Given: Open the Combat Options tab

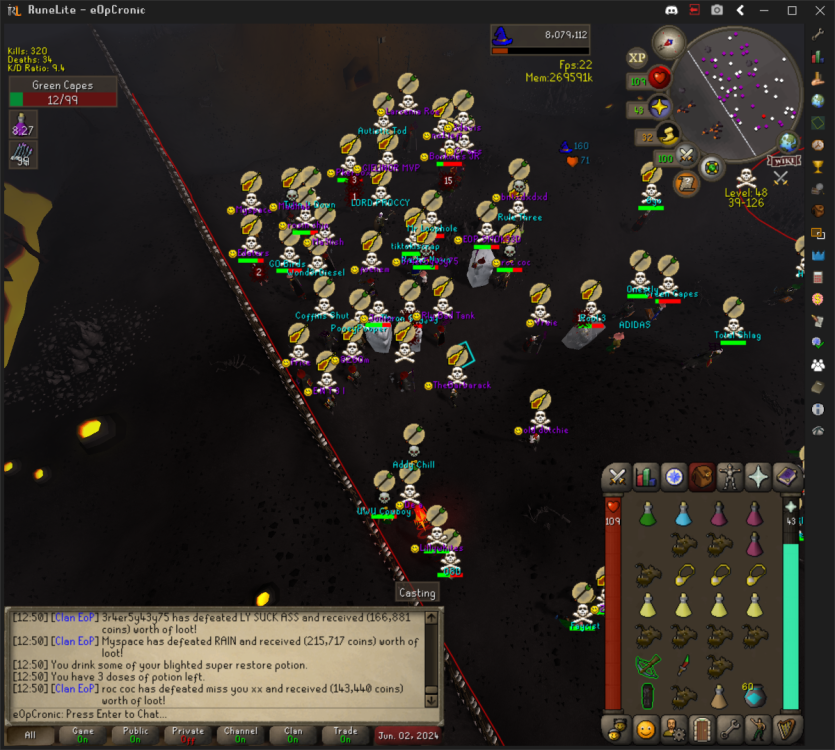Looking at the screenshot, I should [618, 478].
